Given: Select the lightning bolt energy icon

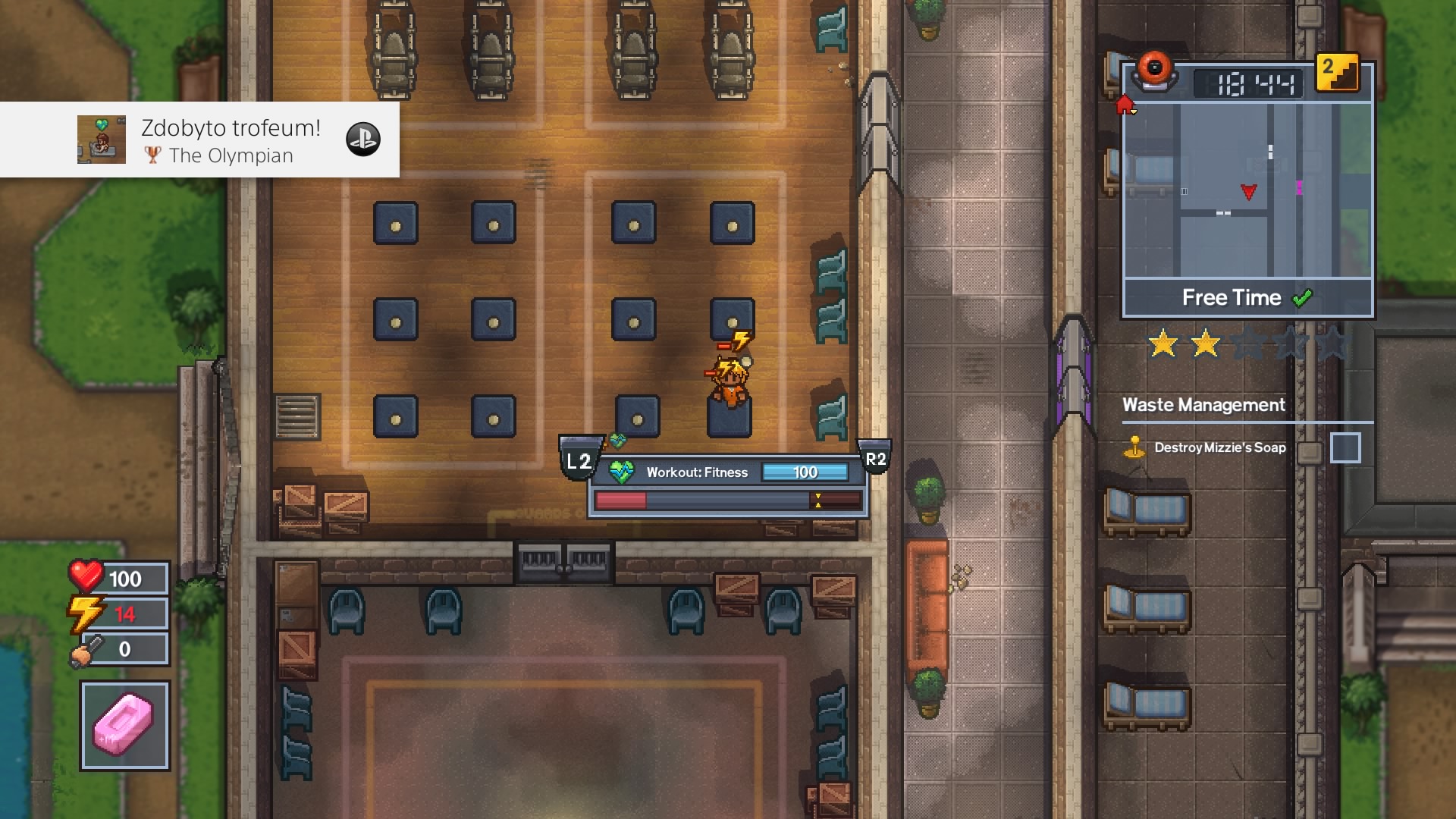Looking at the screenshot, I should pyautogui.click(x=86, y=613).
